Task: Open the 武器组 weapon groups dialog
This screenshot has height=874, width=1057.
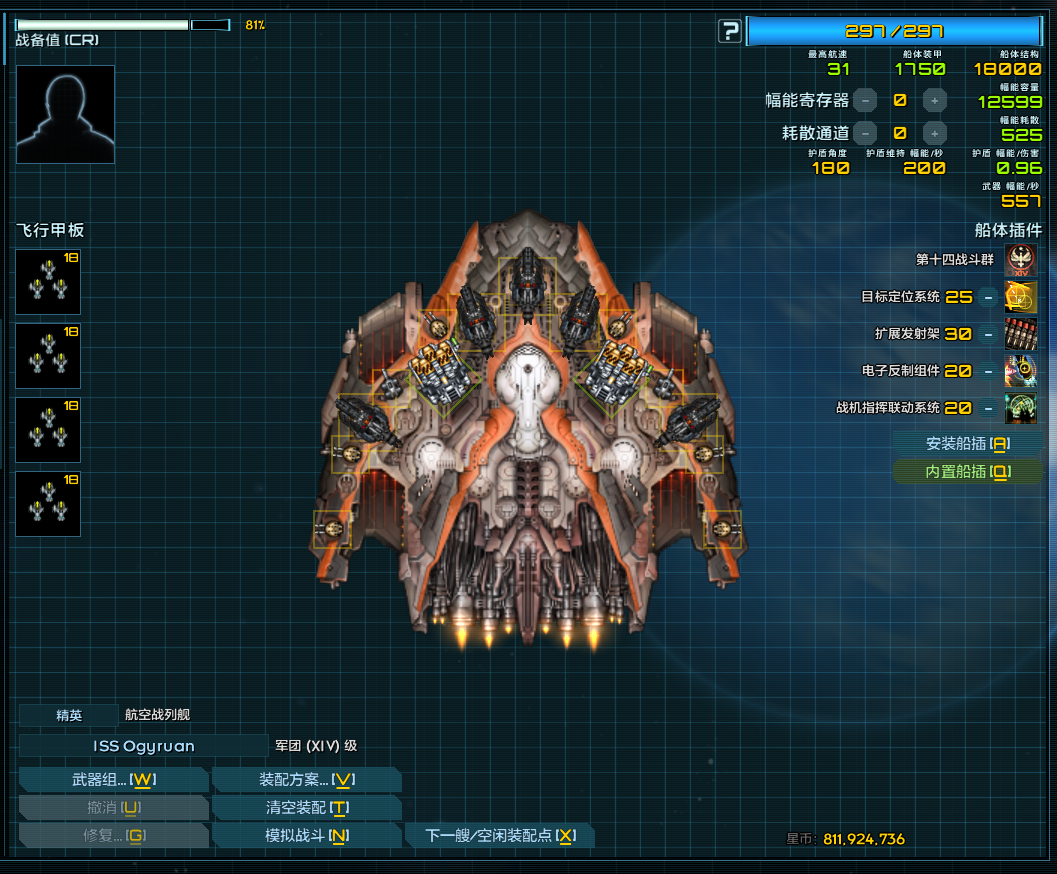Action: 113,780
